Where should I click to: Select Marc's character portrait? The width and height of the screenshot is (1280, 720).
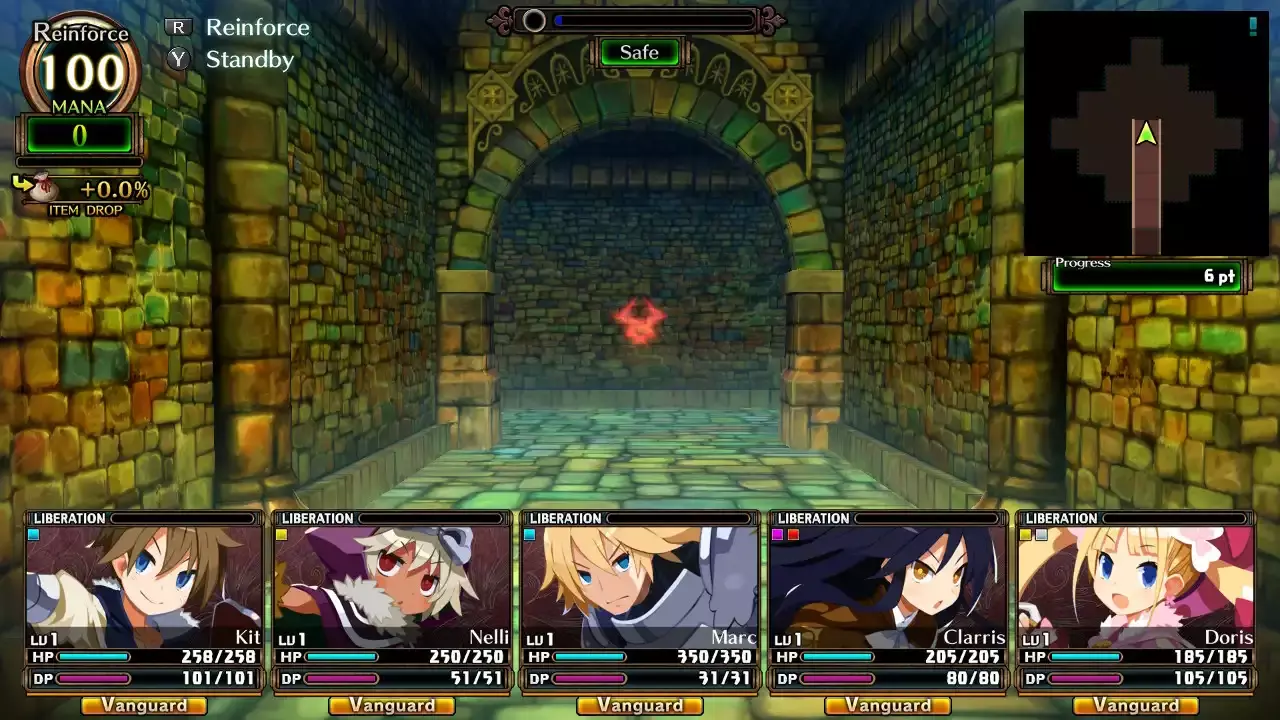coord(640,585)
